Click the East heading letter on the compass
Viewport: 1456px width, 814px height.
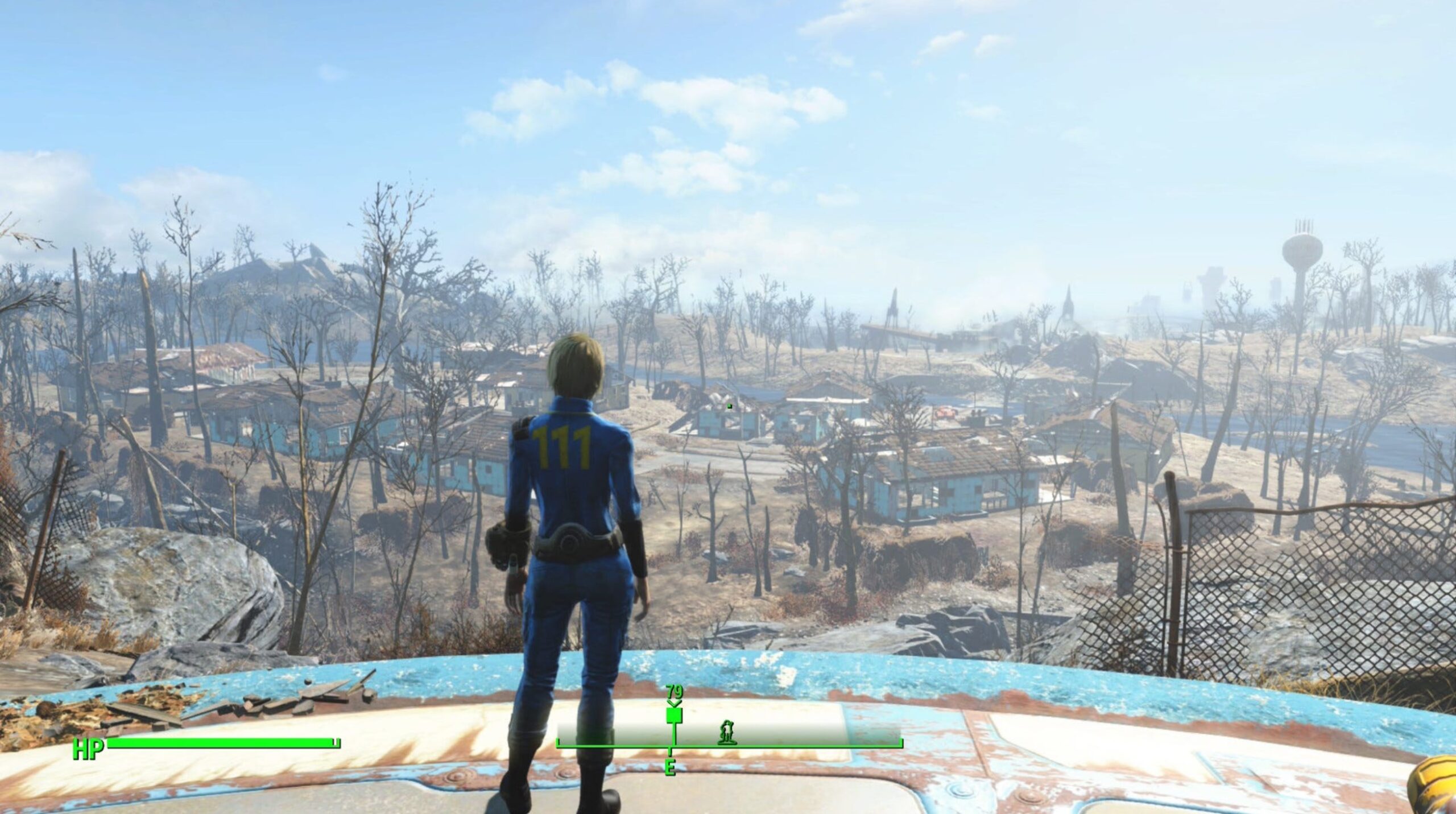(671, 767)
